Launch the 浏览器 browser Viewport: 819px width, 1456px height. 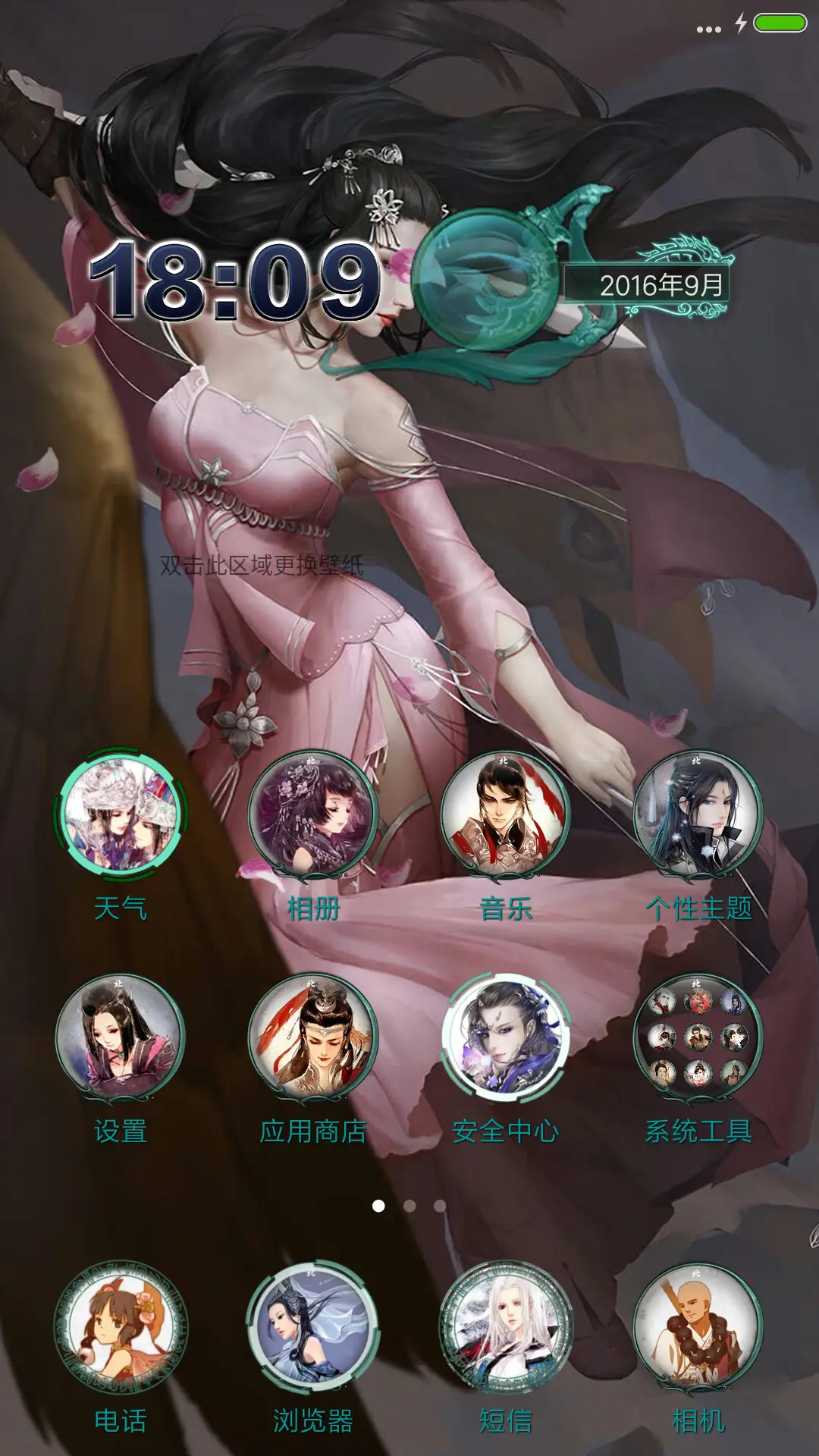coord(312,1329)
